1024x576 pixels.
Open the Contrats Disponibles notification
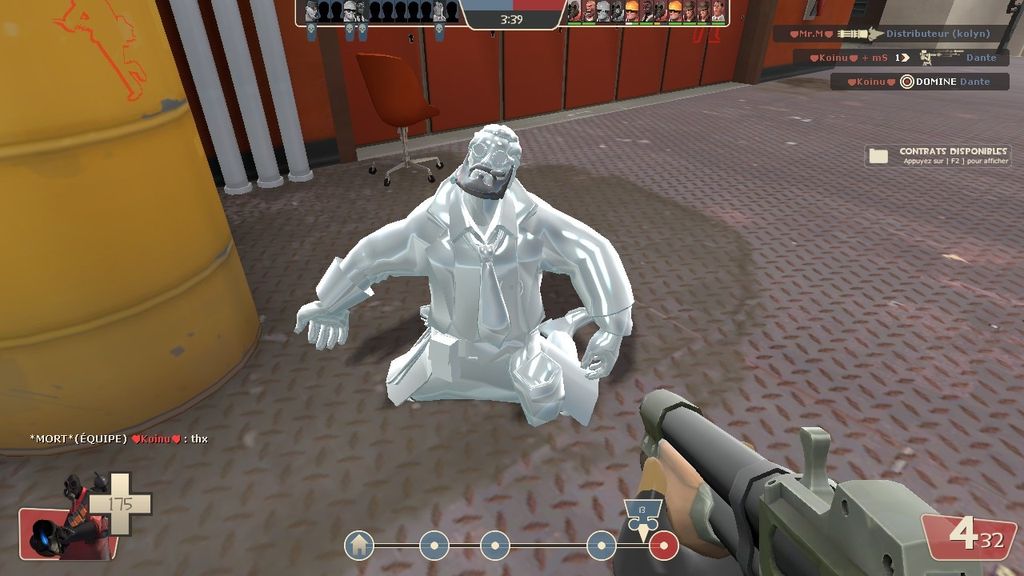pos(938,155)
